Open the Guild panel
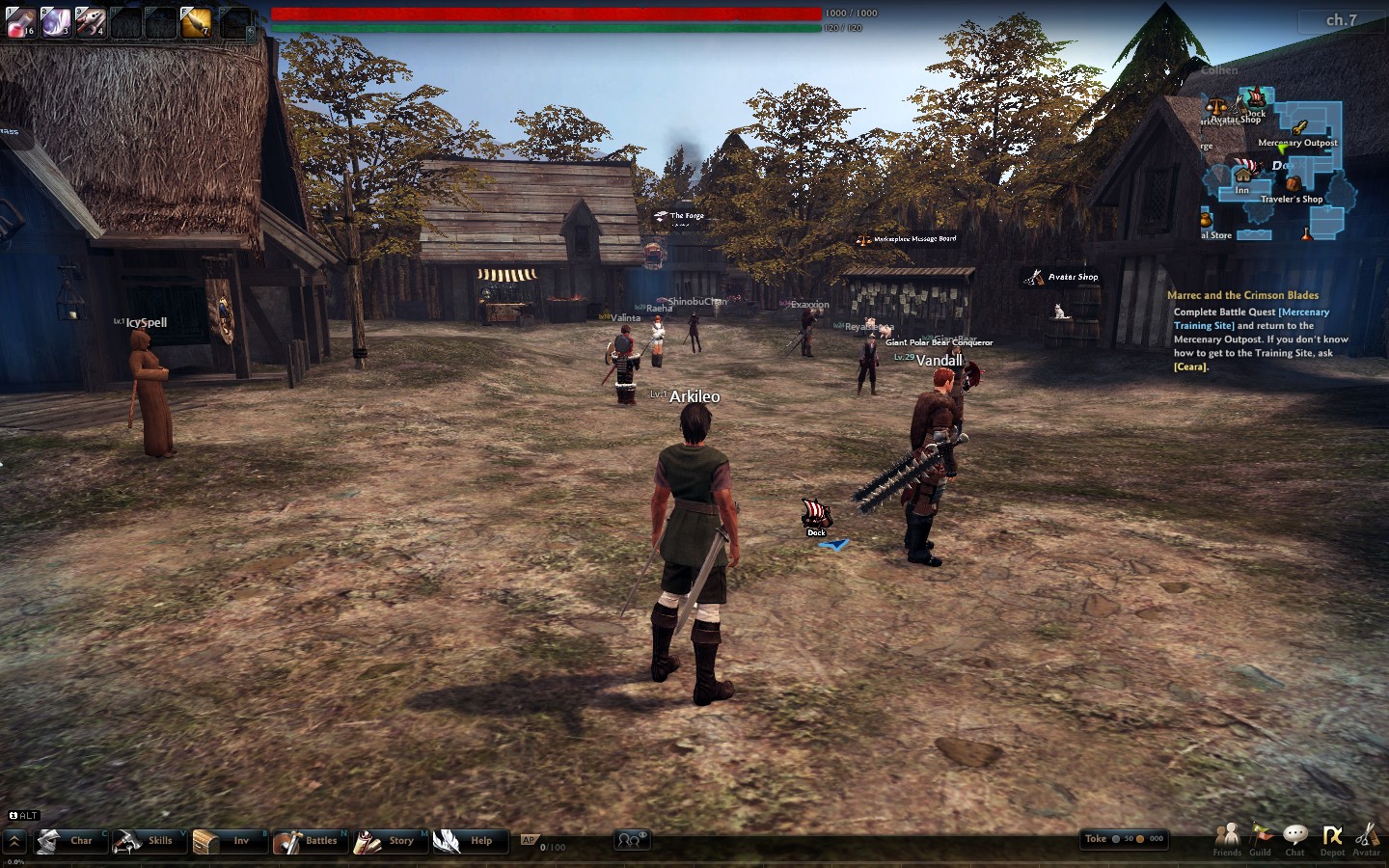The width and height of the screenshot is (1389, 868). click(x=1261, y=839)
